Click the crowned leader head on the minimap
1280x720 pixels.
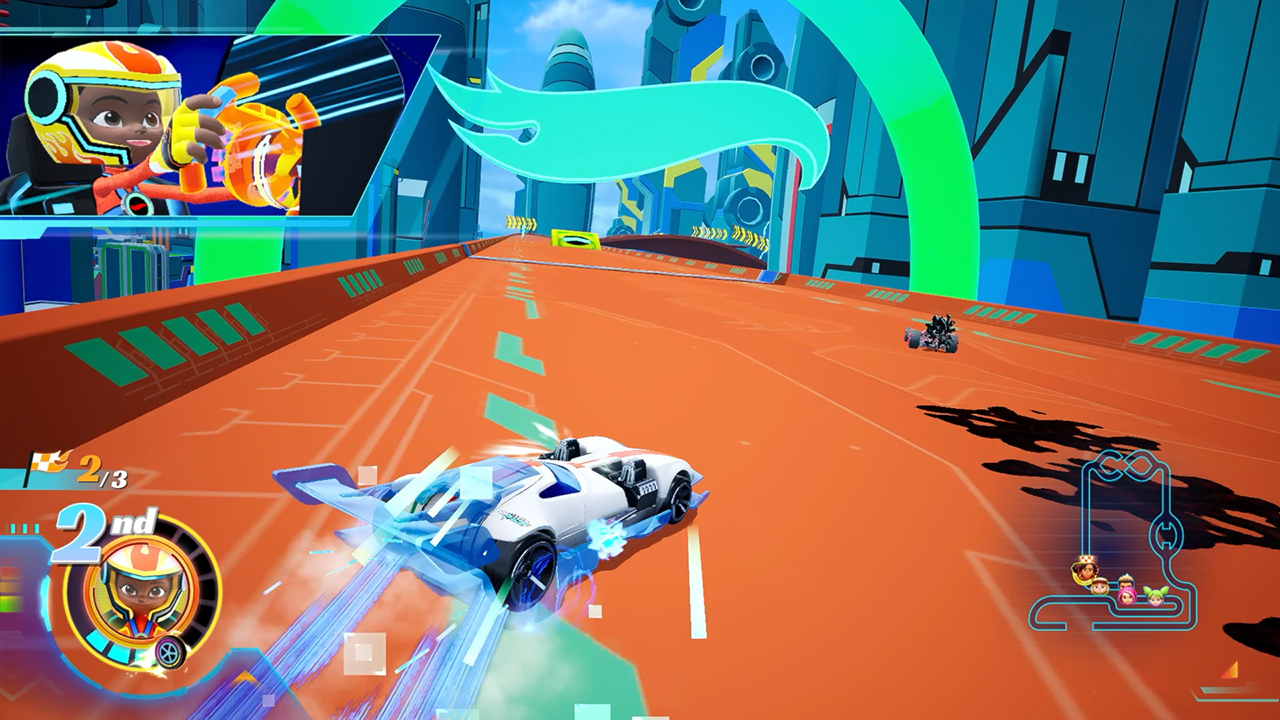point(1087,570)
